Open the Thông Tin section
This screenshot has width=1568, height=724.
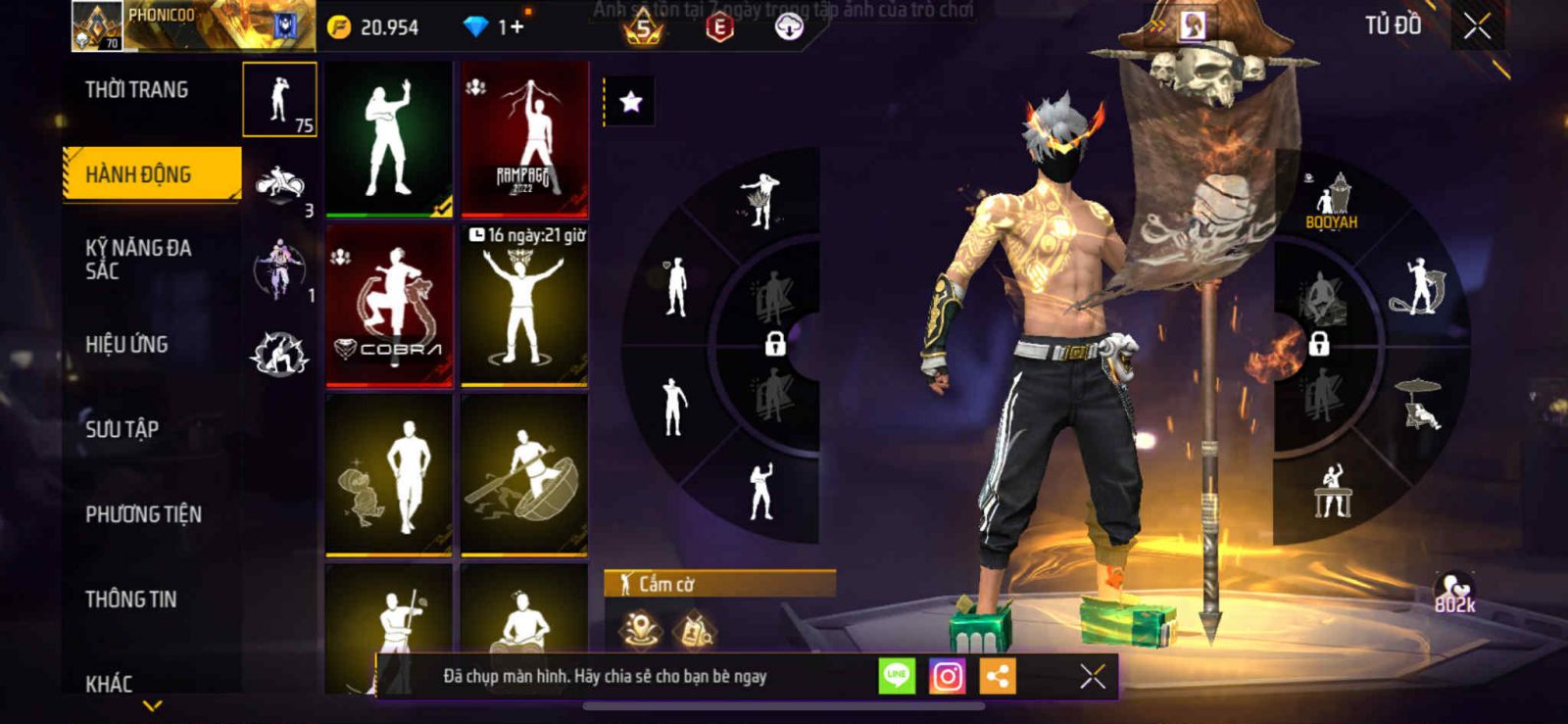tap(131, 600)
